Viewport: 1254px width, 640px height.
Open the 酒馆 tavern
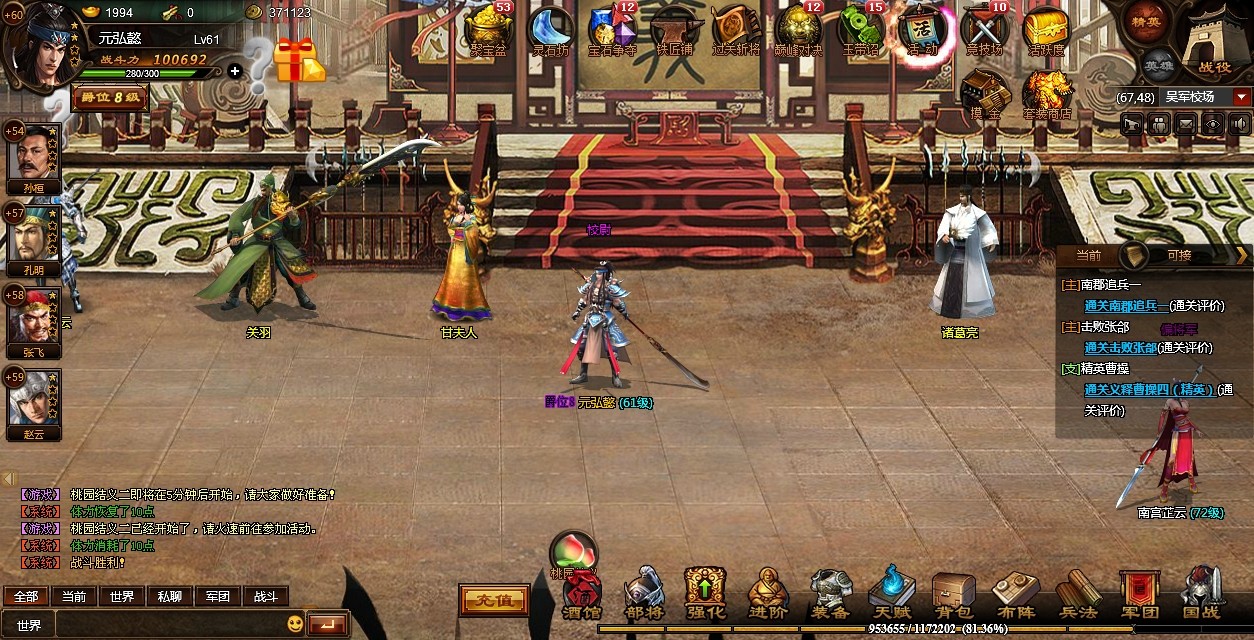(x=581, y=598)
